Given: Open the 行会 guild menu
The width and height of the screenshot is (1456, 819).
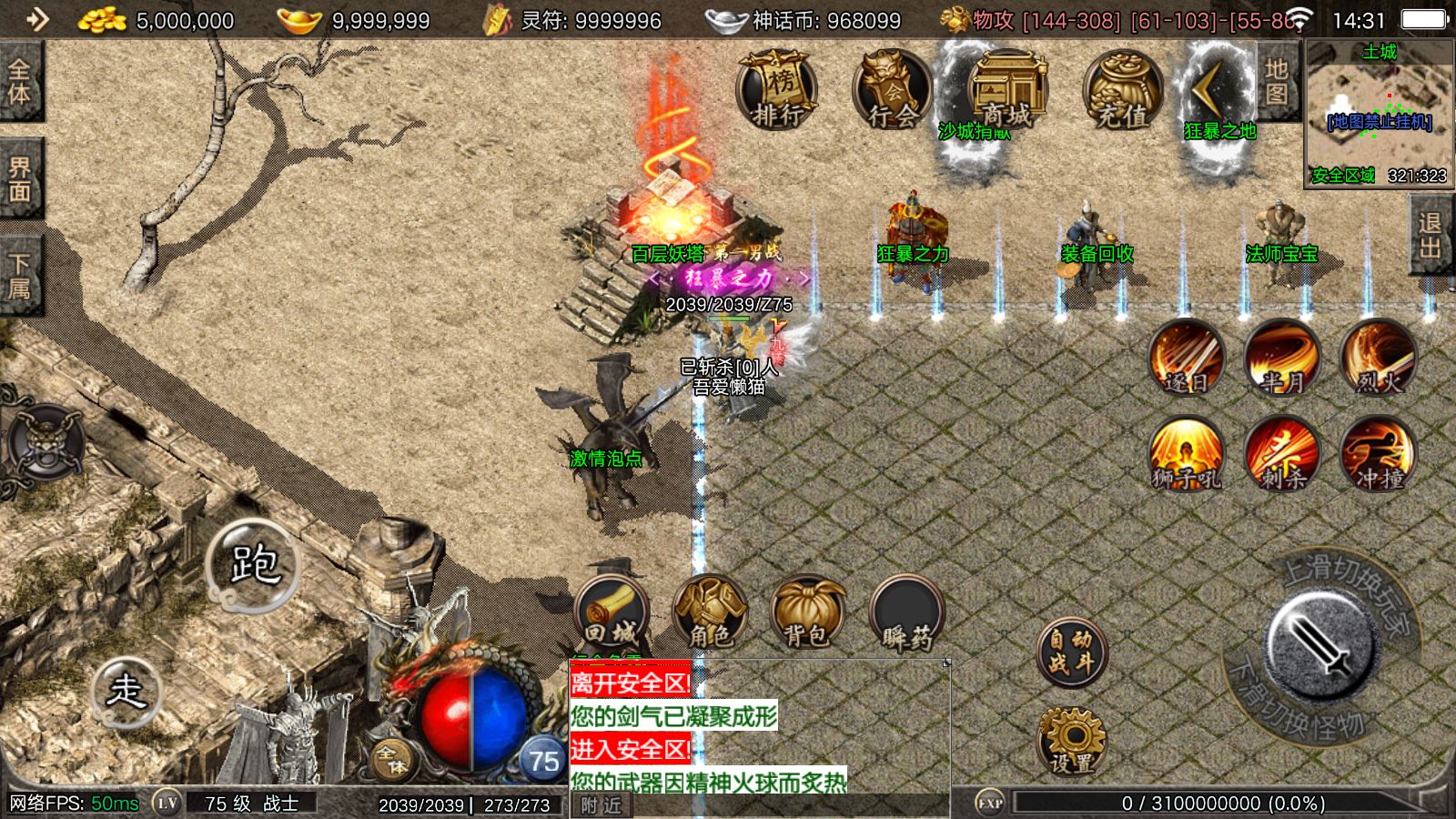Looking at the screenshot, I should tap(893, 90).
